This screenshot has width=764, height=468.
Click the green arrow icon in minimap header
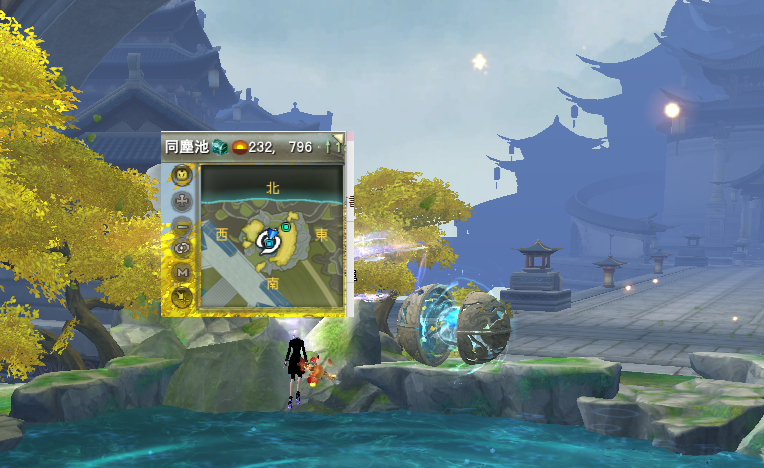point(327,147)
